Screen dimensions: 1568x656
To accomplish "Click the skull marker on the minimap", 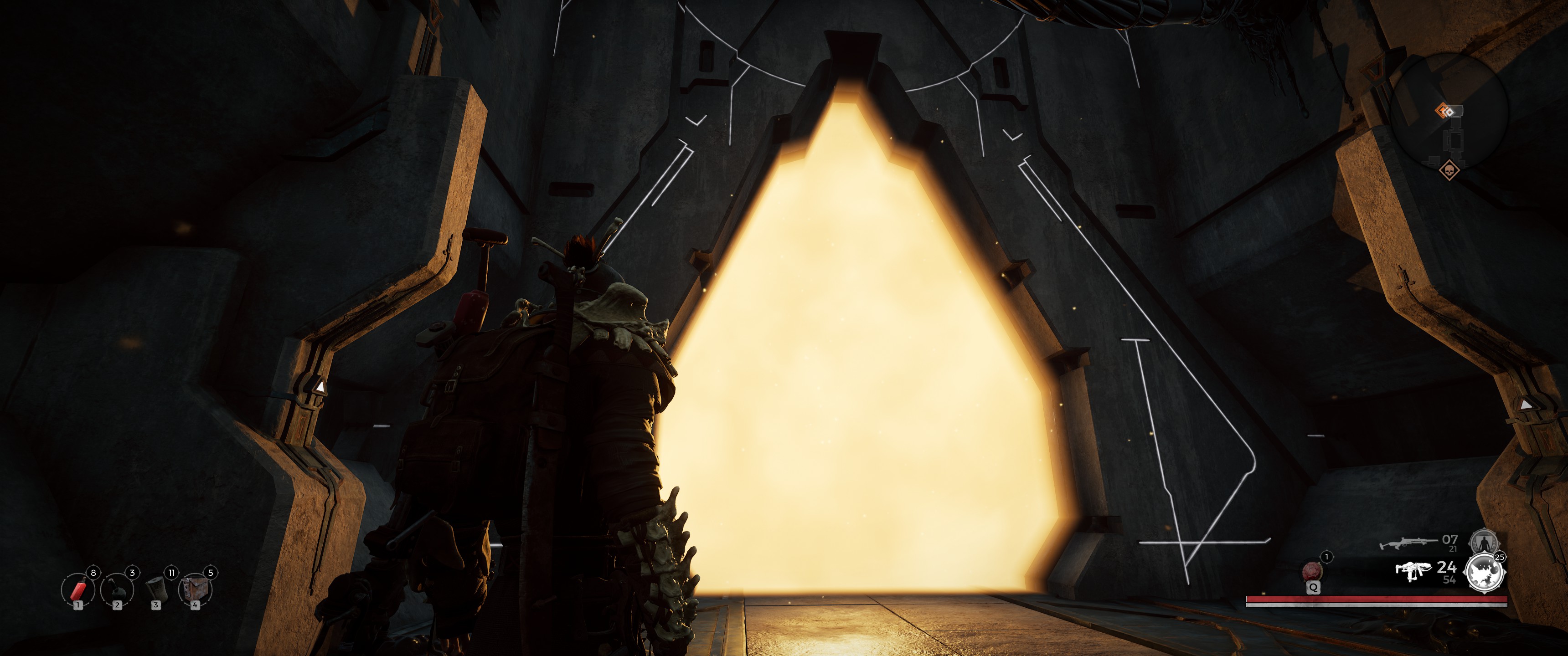I will [1449, 170].
